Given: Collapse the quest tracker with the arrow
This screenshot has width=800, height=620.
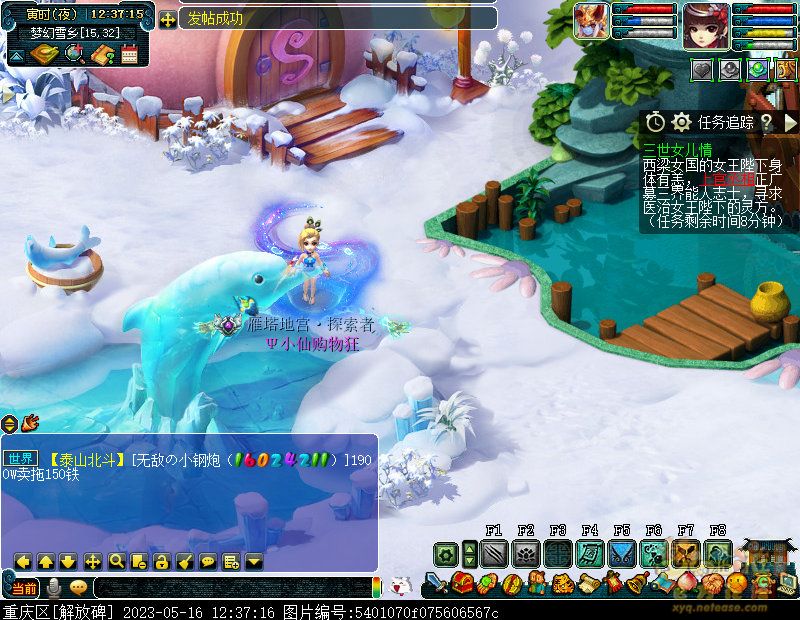Looking at the screenshot, I should pos(790,122).
